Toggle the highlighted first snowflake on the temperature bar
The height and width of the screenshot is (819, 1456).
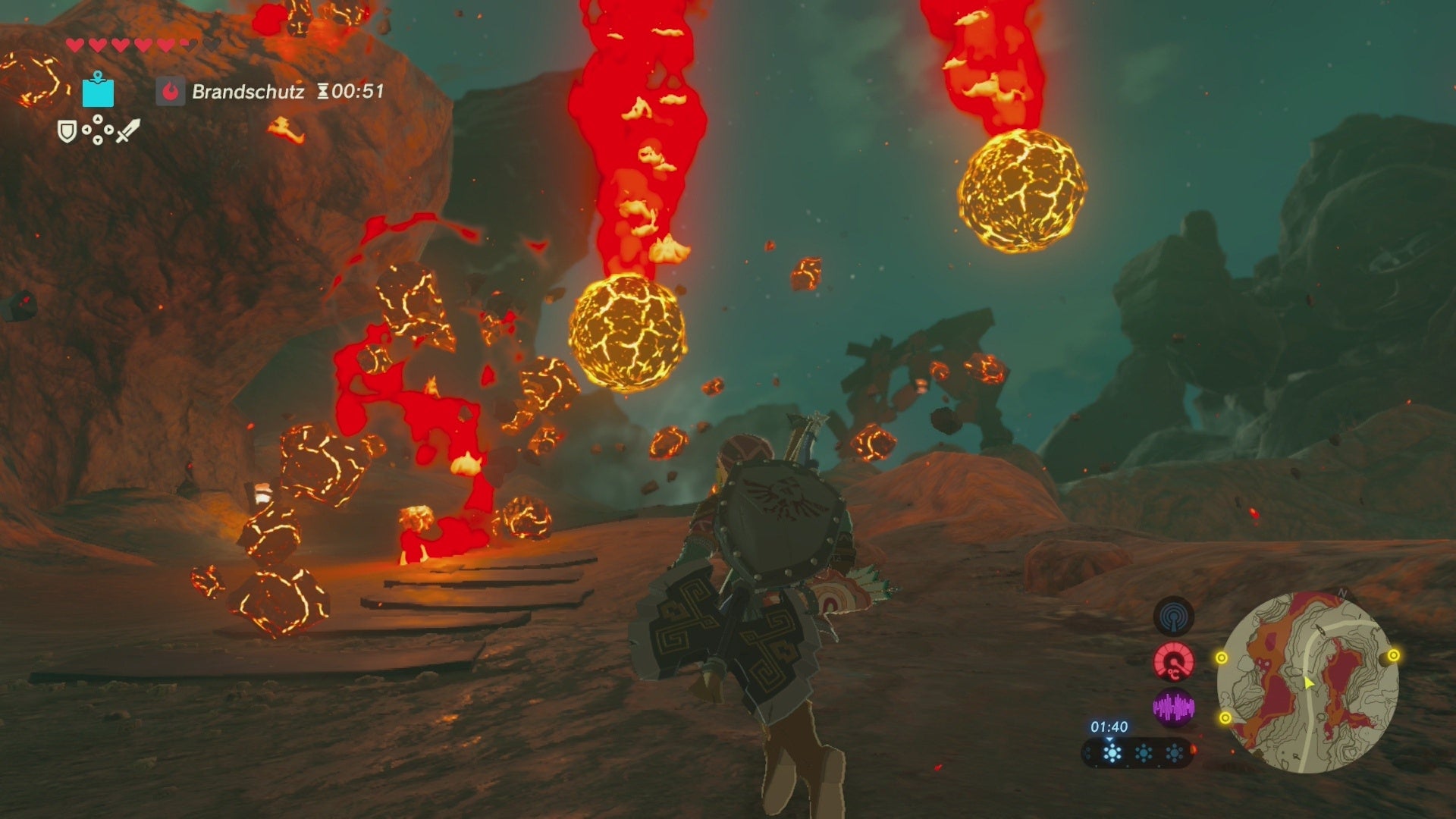point(1111,753)
